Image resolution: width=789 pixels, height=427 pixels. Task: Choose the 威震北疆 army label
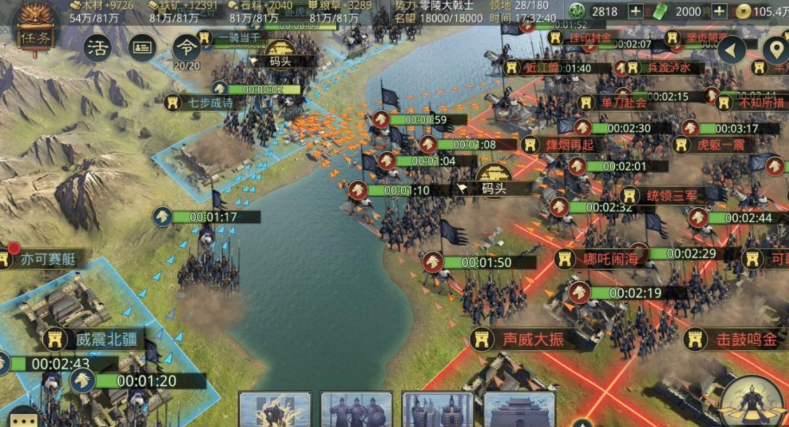105,339
